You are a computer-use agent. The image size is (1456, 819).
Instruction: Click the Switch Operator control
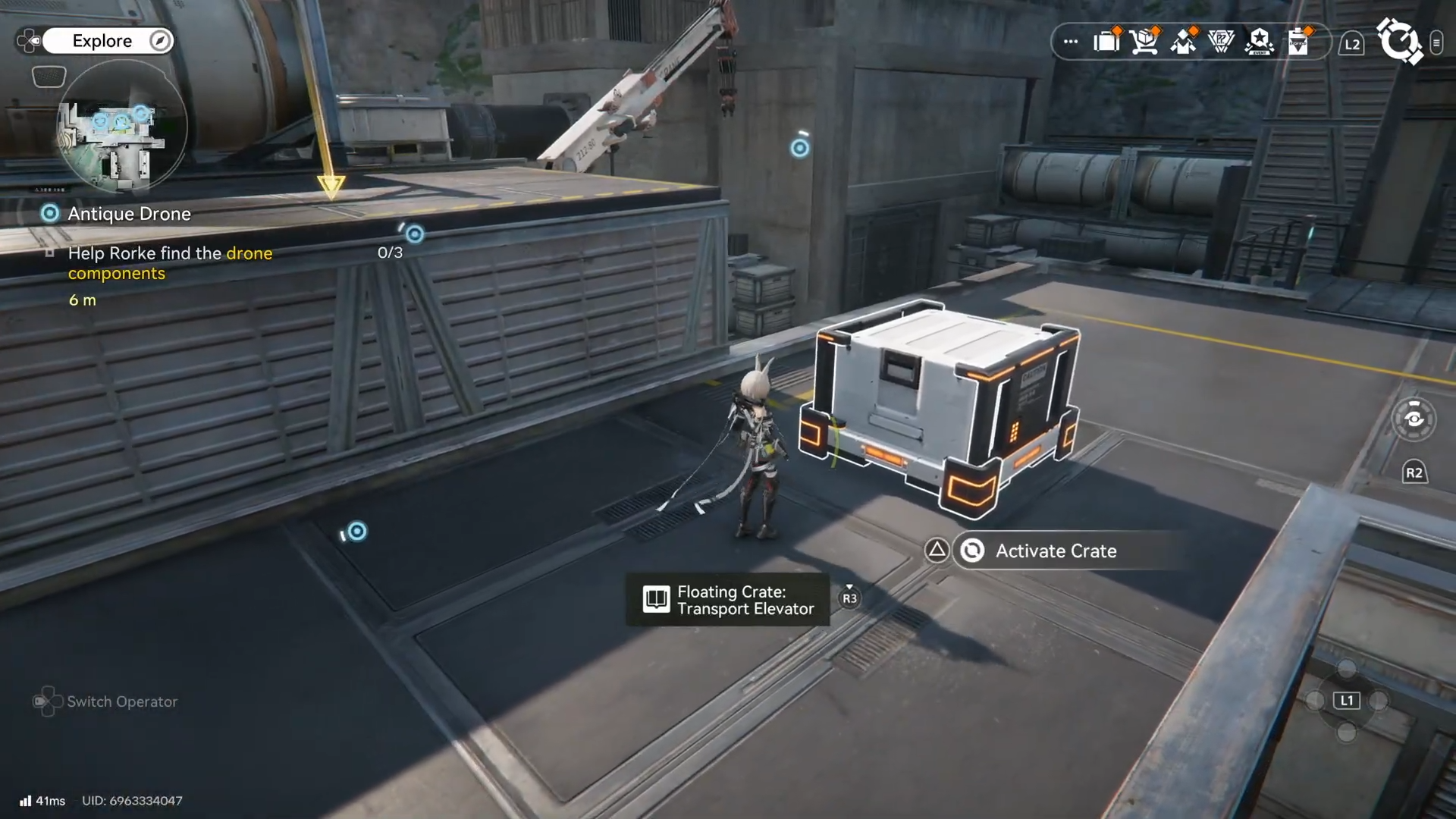tap(106, 701)
